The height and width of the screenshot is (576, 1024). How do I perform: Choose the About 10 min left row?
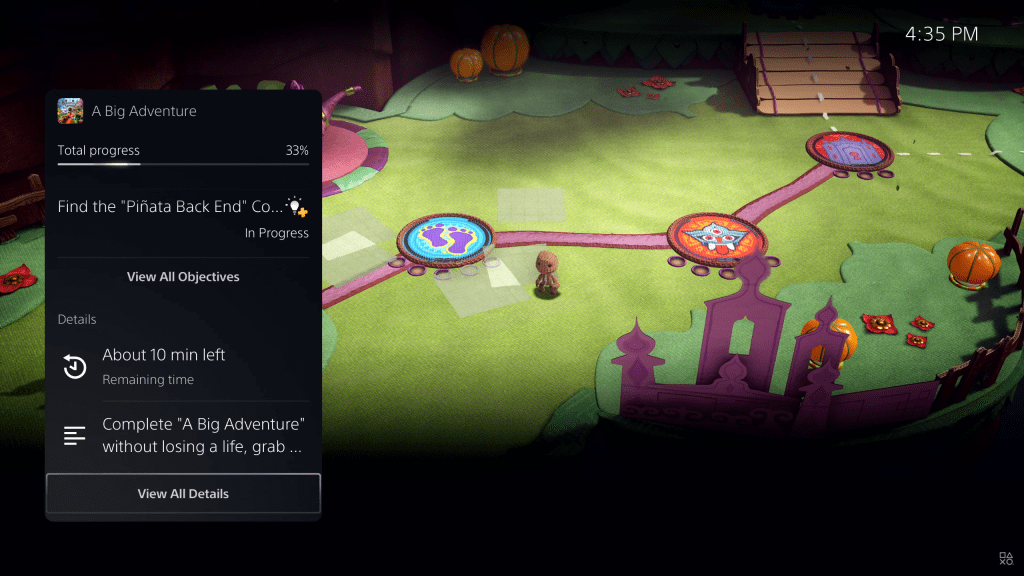(183, 366)
